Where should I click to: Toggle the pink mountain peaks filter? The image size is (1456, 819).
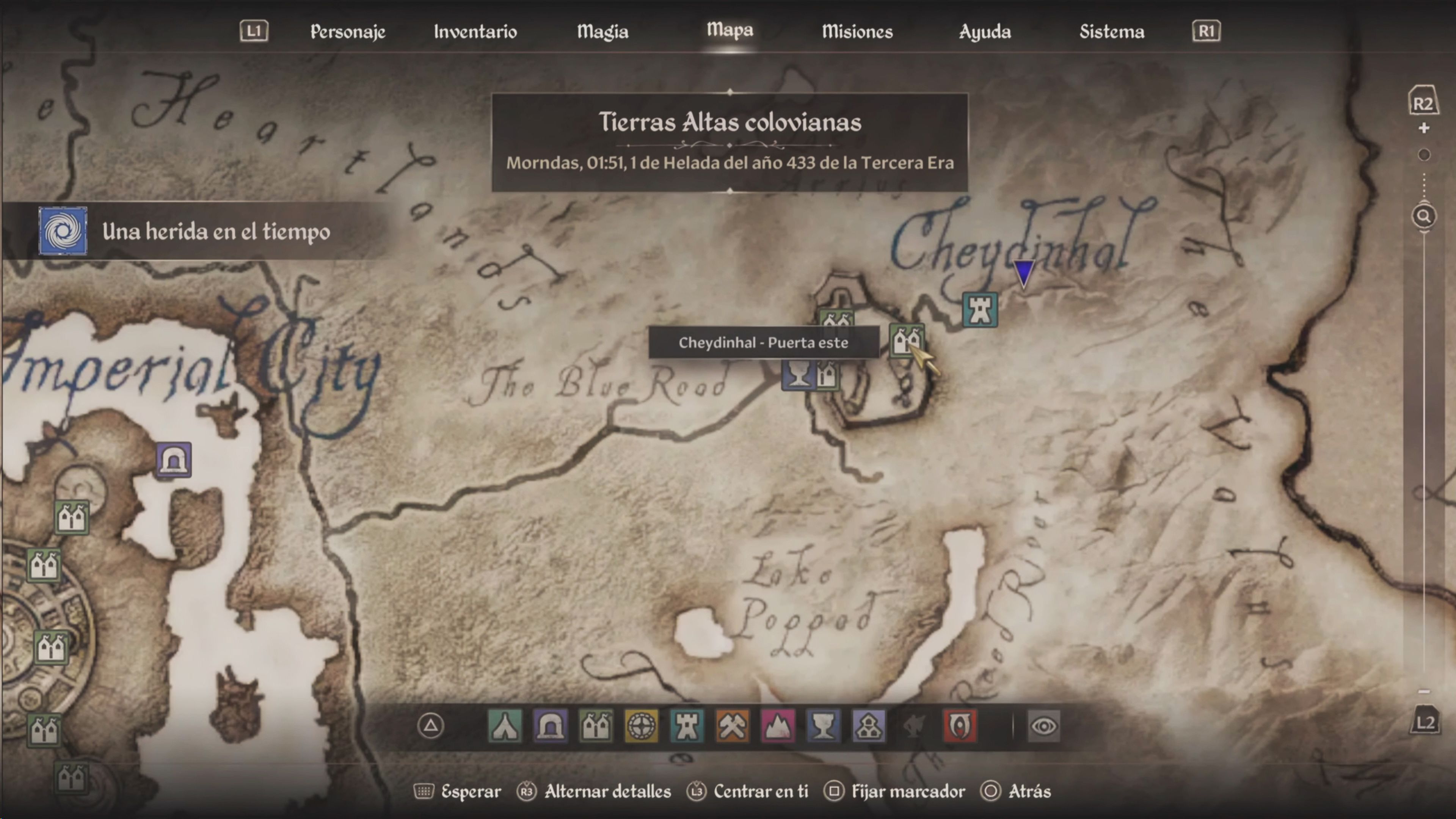[x=778, y=726]
